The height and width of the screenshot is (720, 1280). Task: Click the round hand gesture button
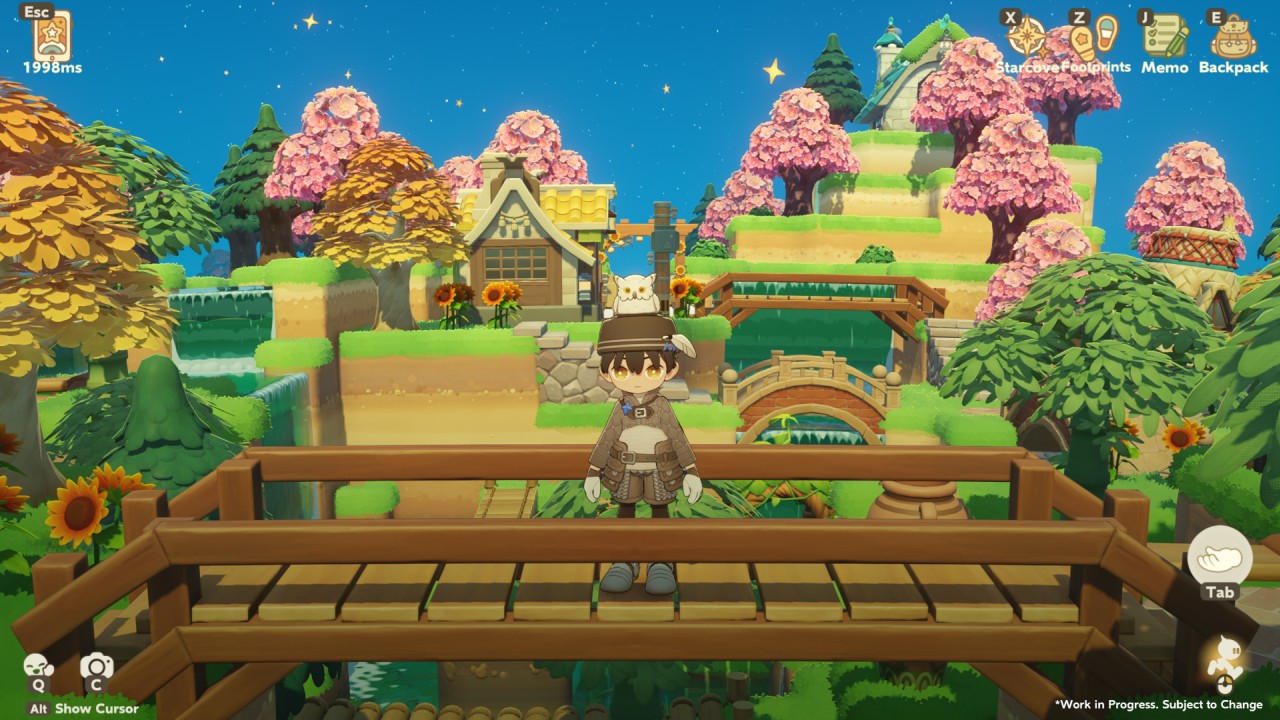coord(1220,555)
